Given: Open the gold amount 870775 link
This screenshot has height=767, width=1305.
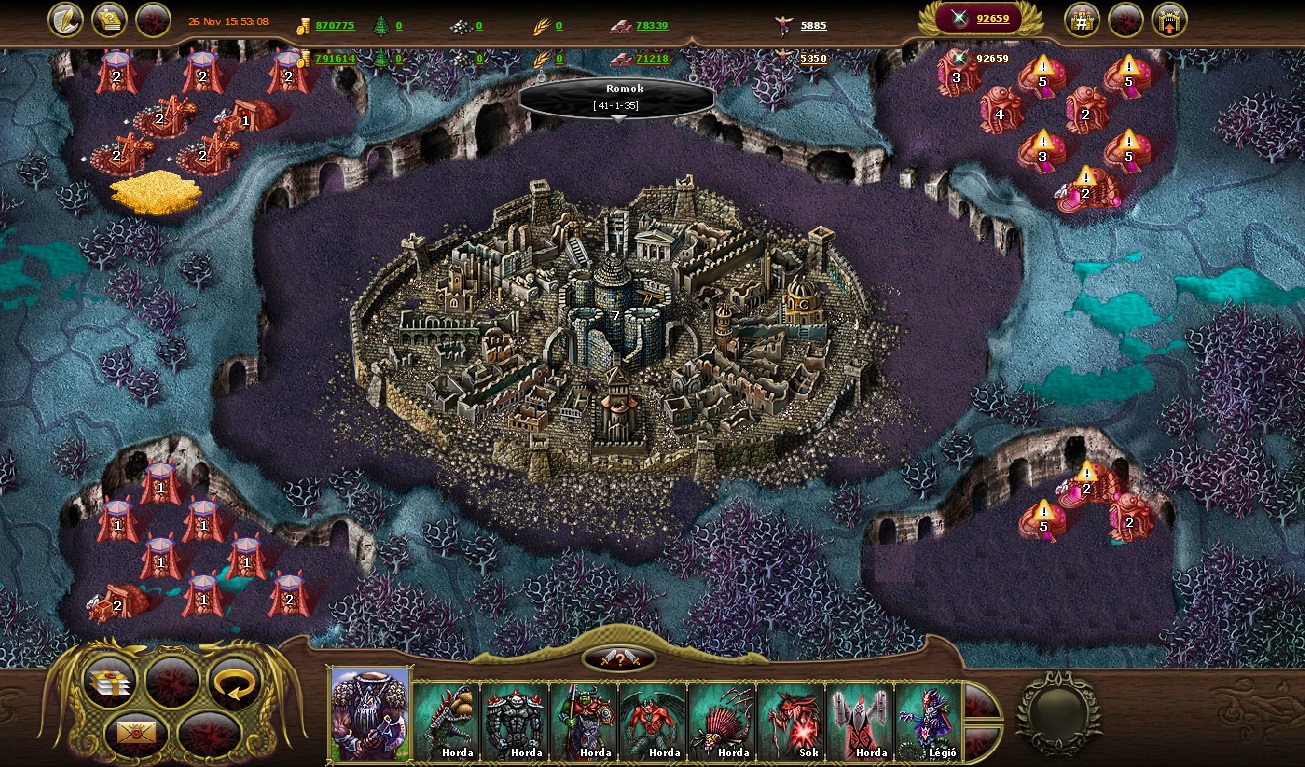Looking at the screenshot, I should click(335, 26).
